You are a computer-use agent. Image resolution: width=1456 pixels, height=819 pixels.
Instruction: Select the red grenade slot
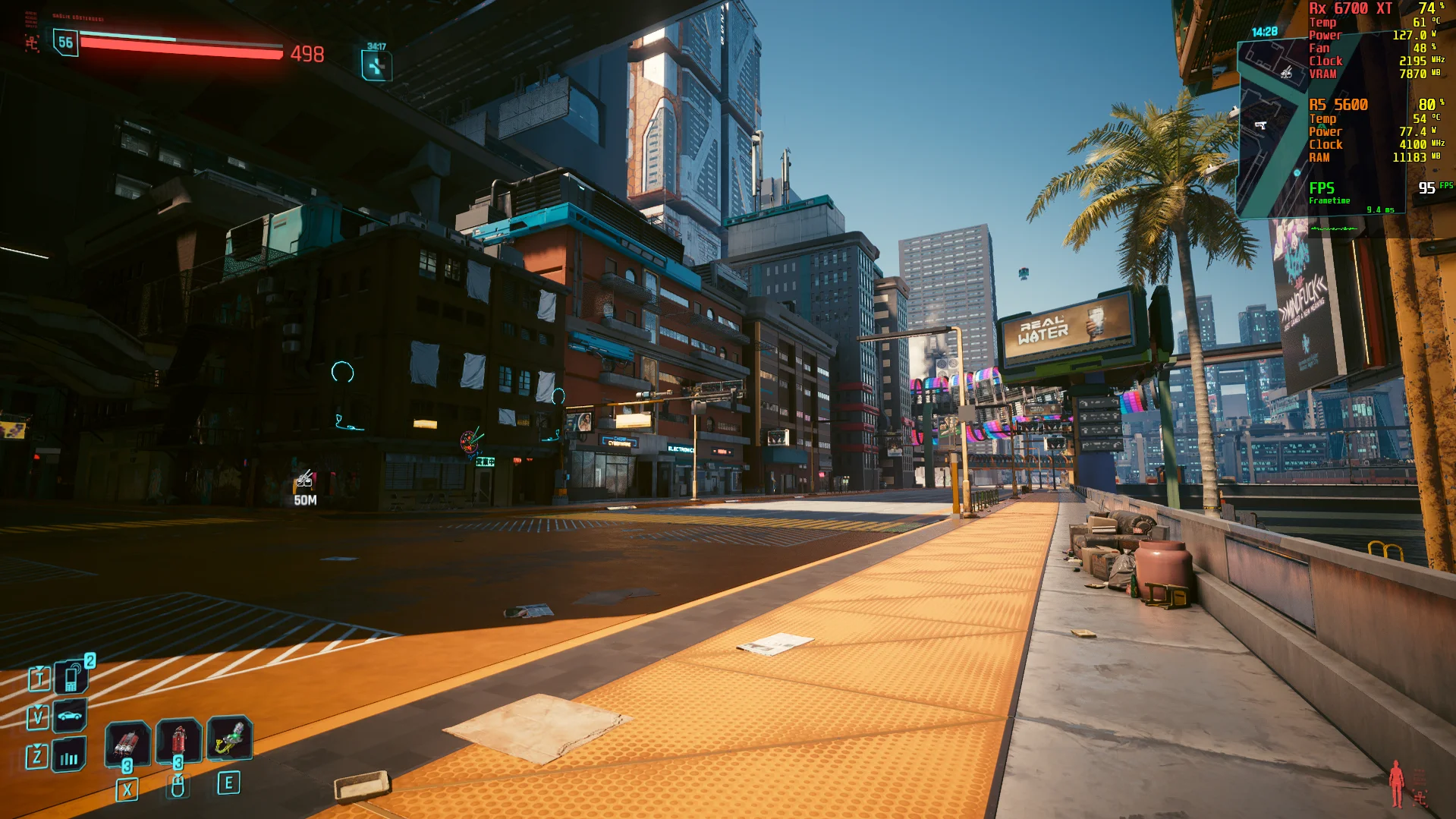178,740
